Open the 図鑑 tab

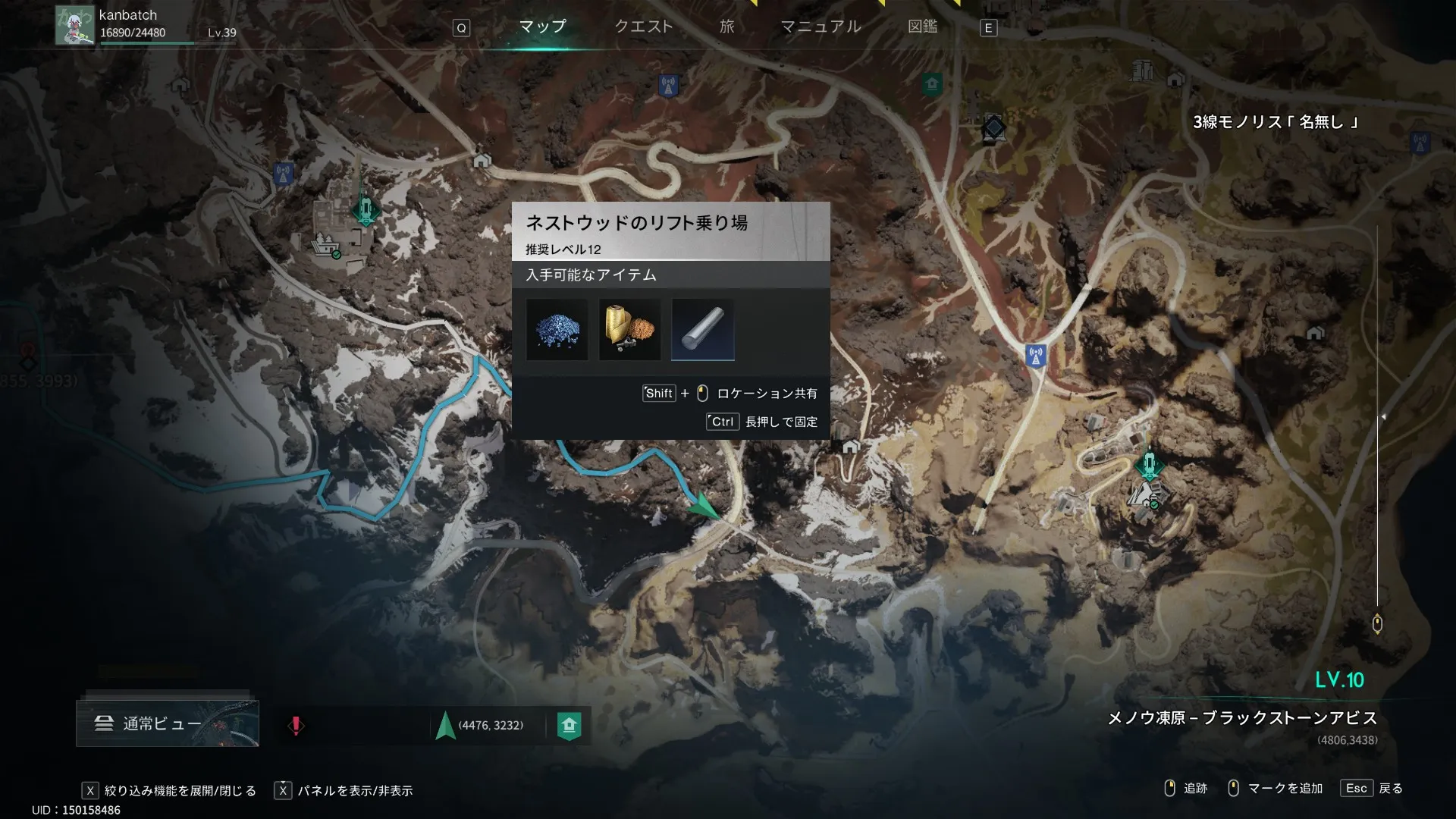coord(922,27)
